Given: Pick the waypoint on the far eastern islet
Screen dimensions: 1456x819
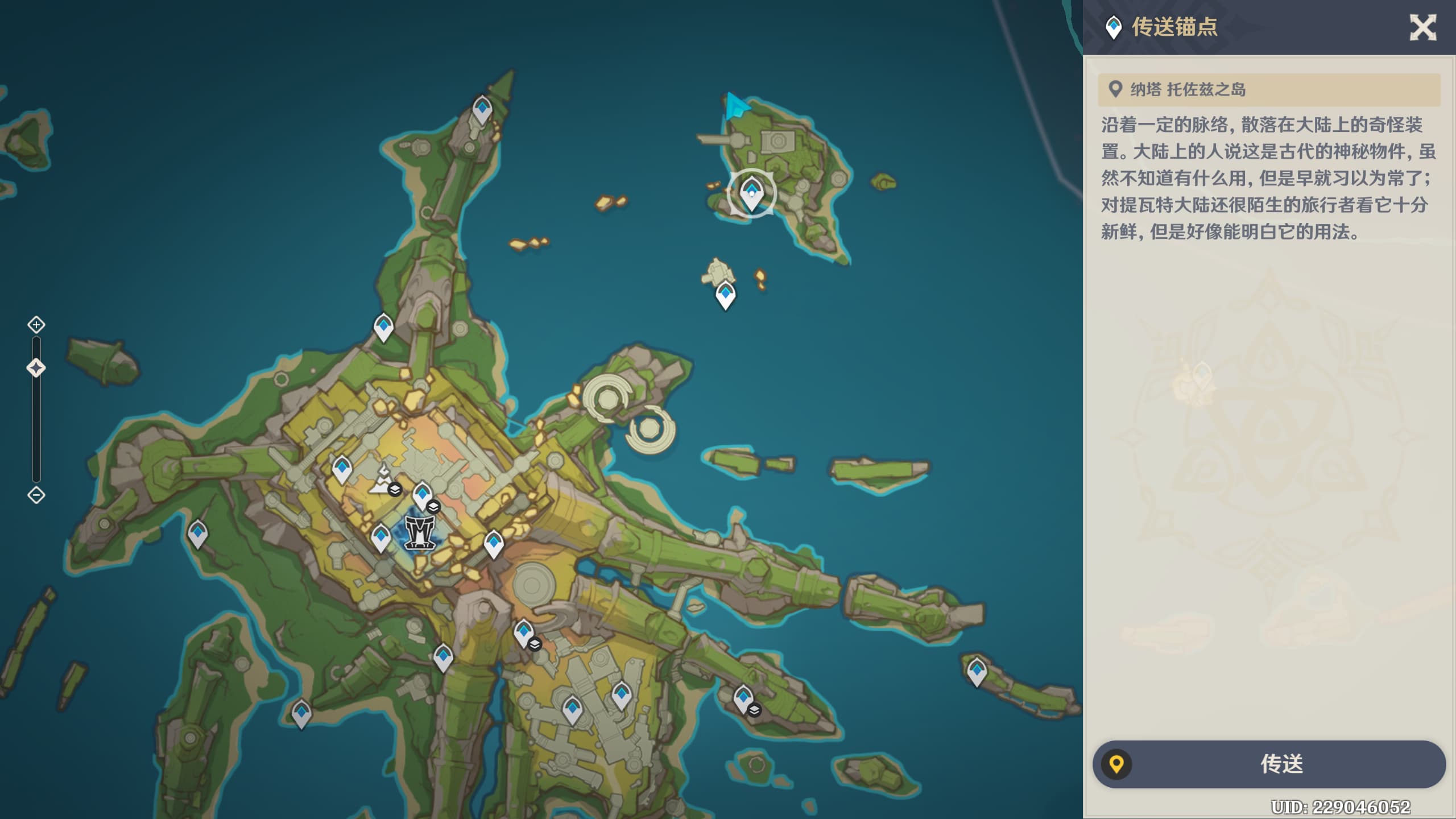Looking at the screenshot, I should coord(977,671).
